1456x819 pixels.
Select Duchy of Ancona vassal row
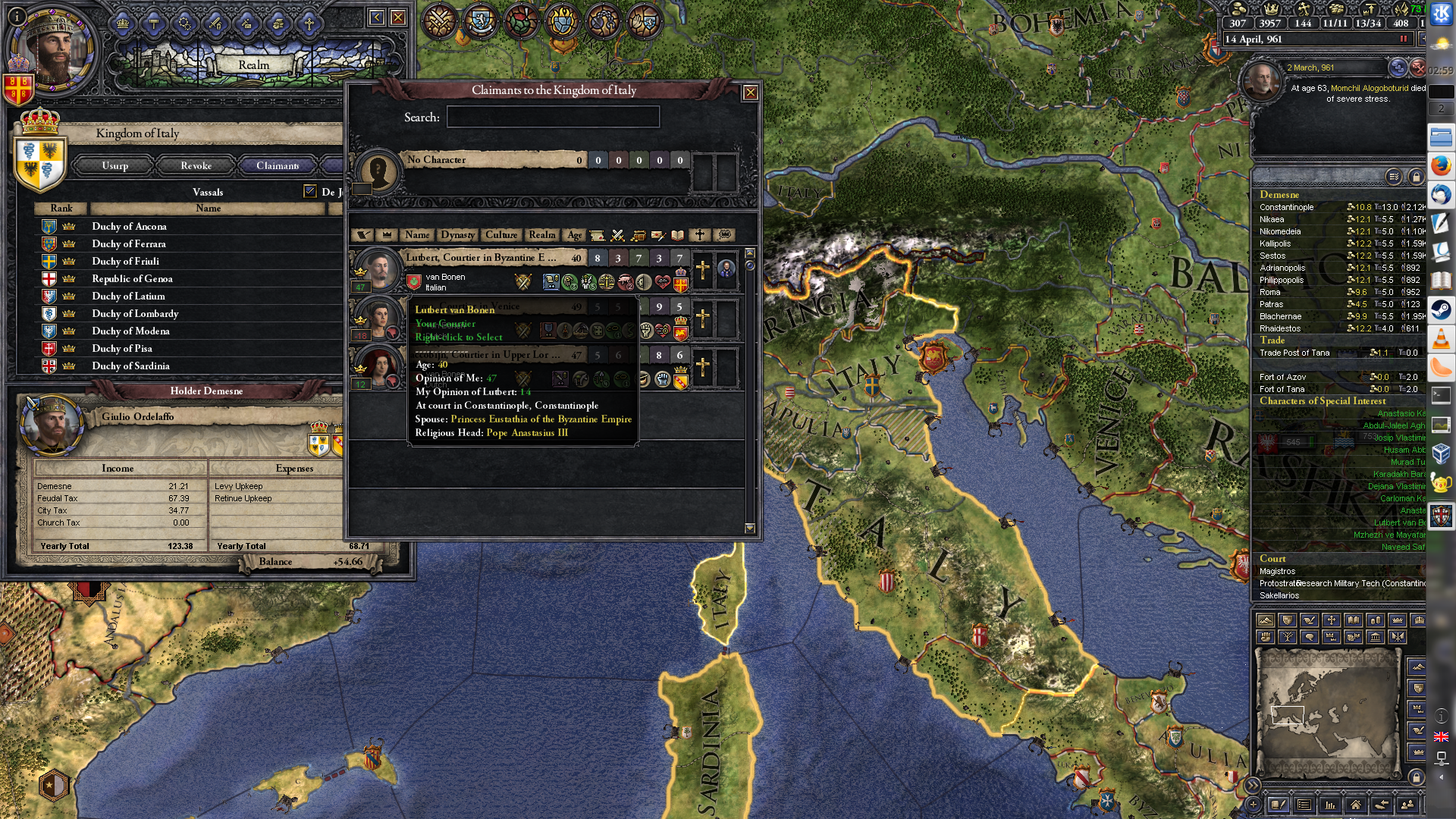coord(129,226)
